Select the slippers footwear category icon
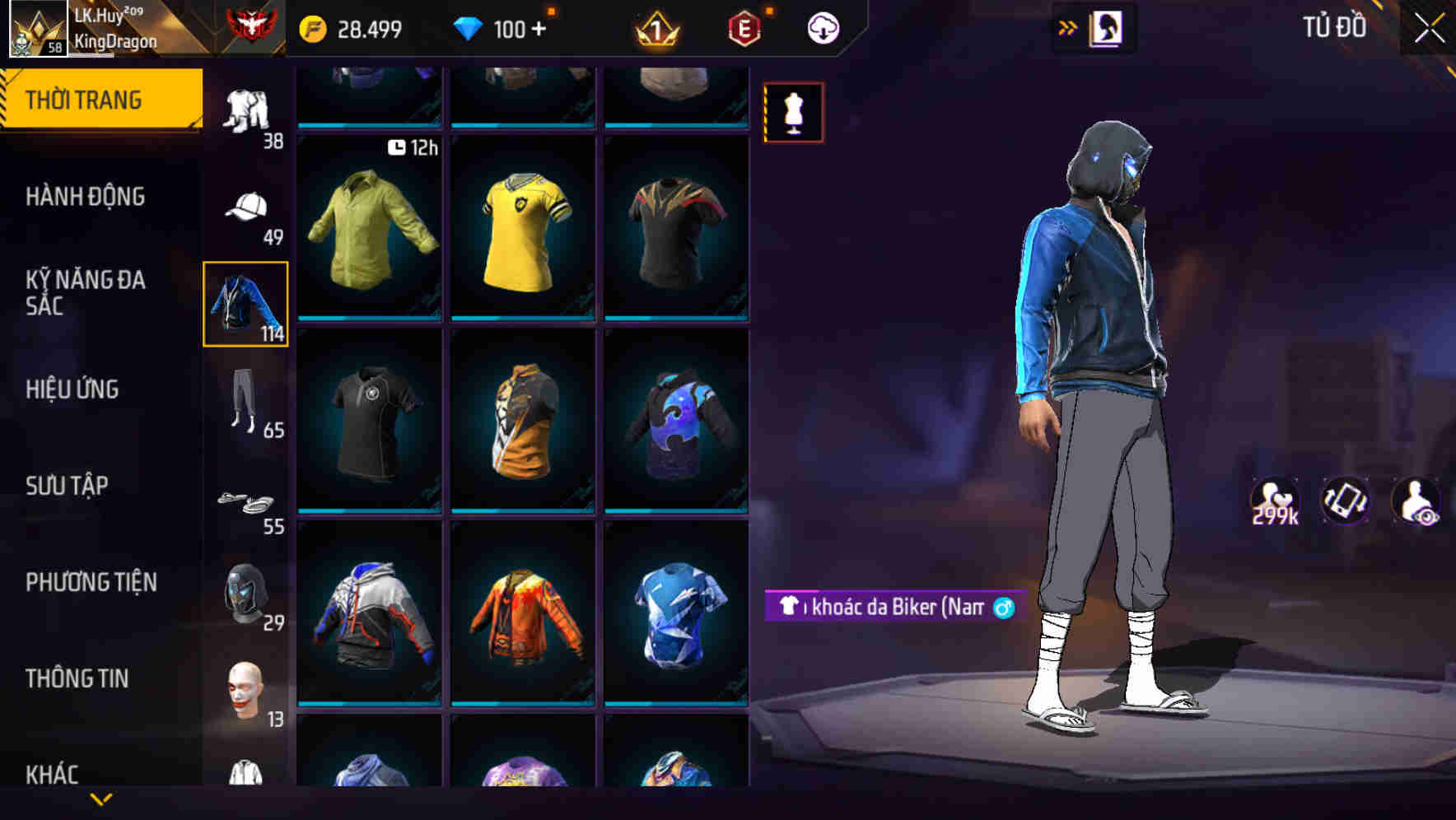 245,502
